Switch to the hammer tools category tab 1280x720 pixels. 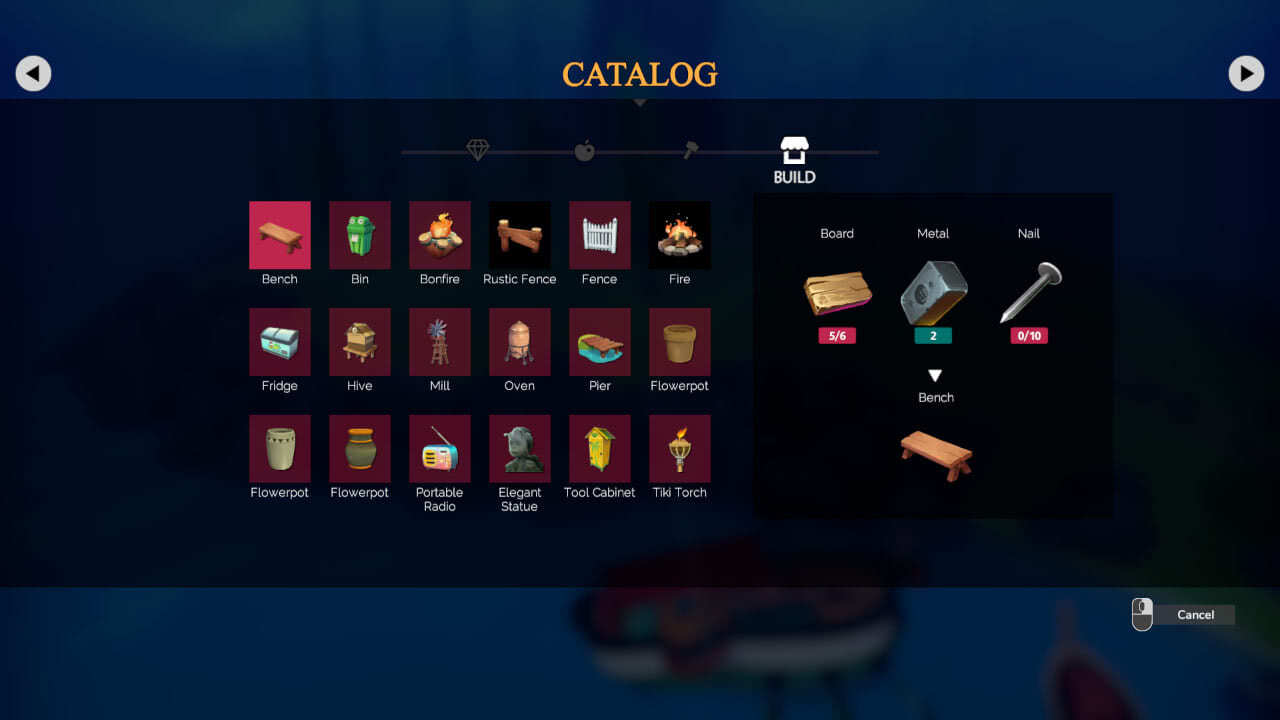[x=691, y=150]
